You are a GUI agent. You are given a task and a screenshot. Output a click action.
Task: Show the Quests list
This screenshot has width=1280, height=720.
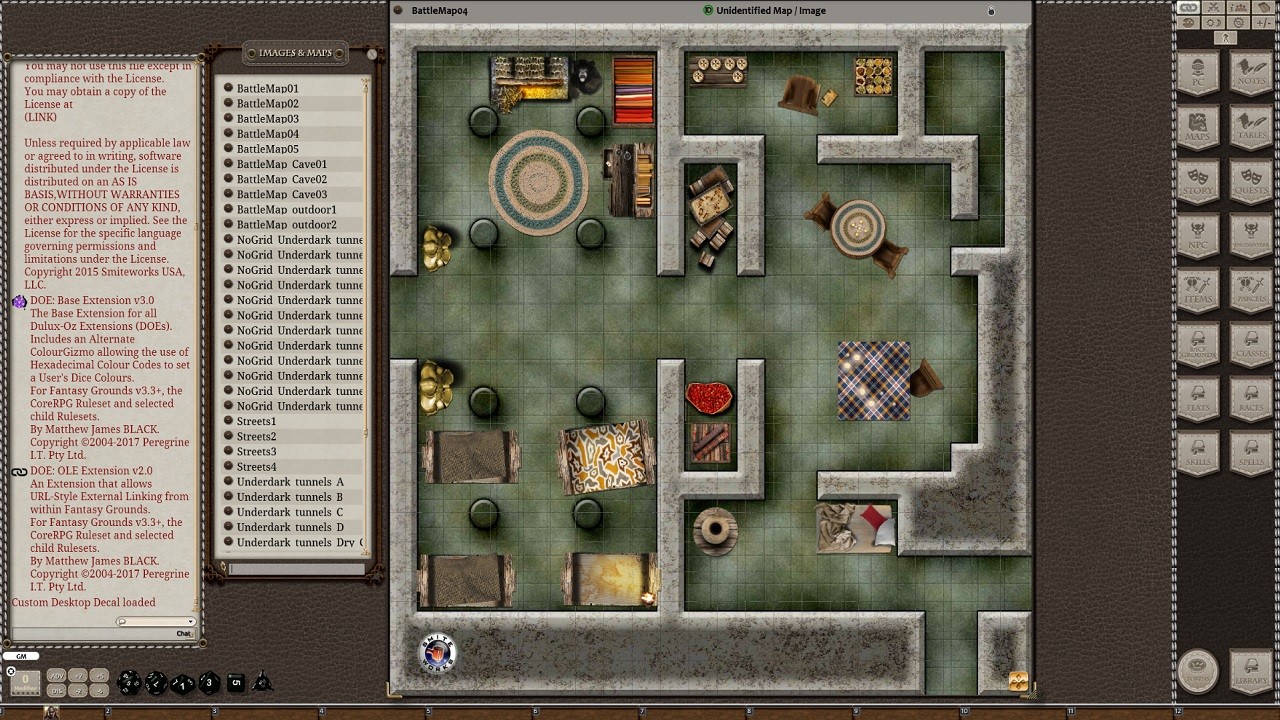(x=1251, y=182)
